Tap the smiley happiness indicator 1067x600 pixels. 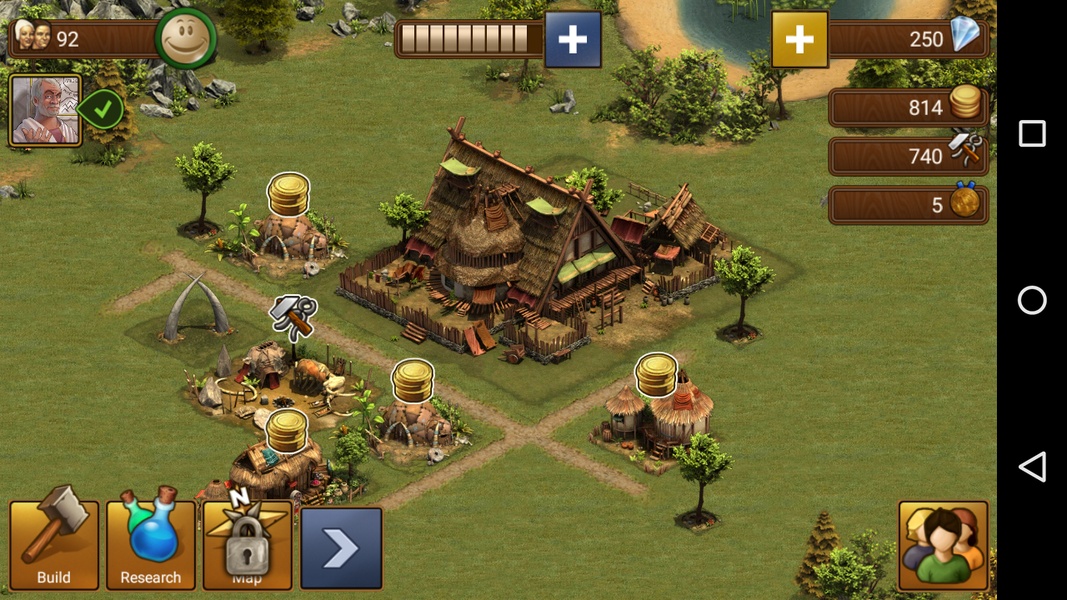(186, 39)
